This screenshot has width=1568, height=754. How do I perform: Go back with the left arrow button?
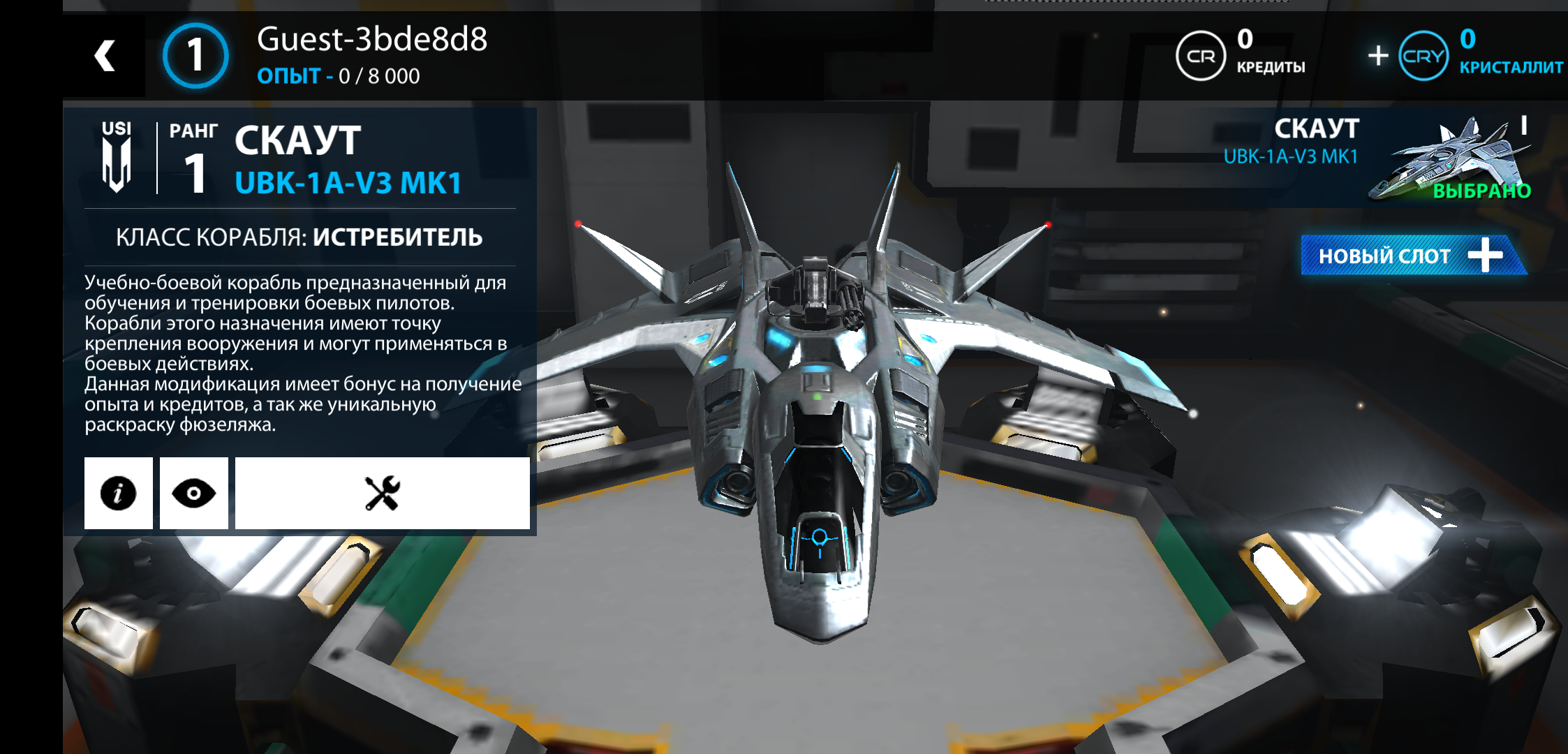click(105, 56)
